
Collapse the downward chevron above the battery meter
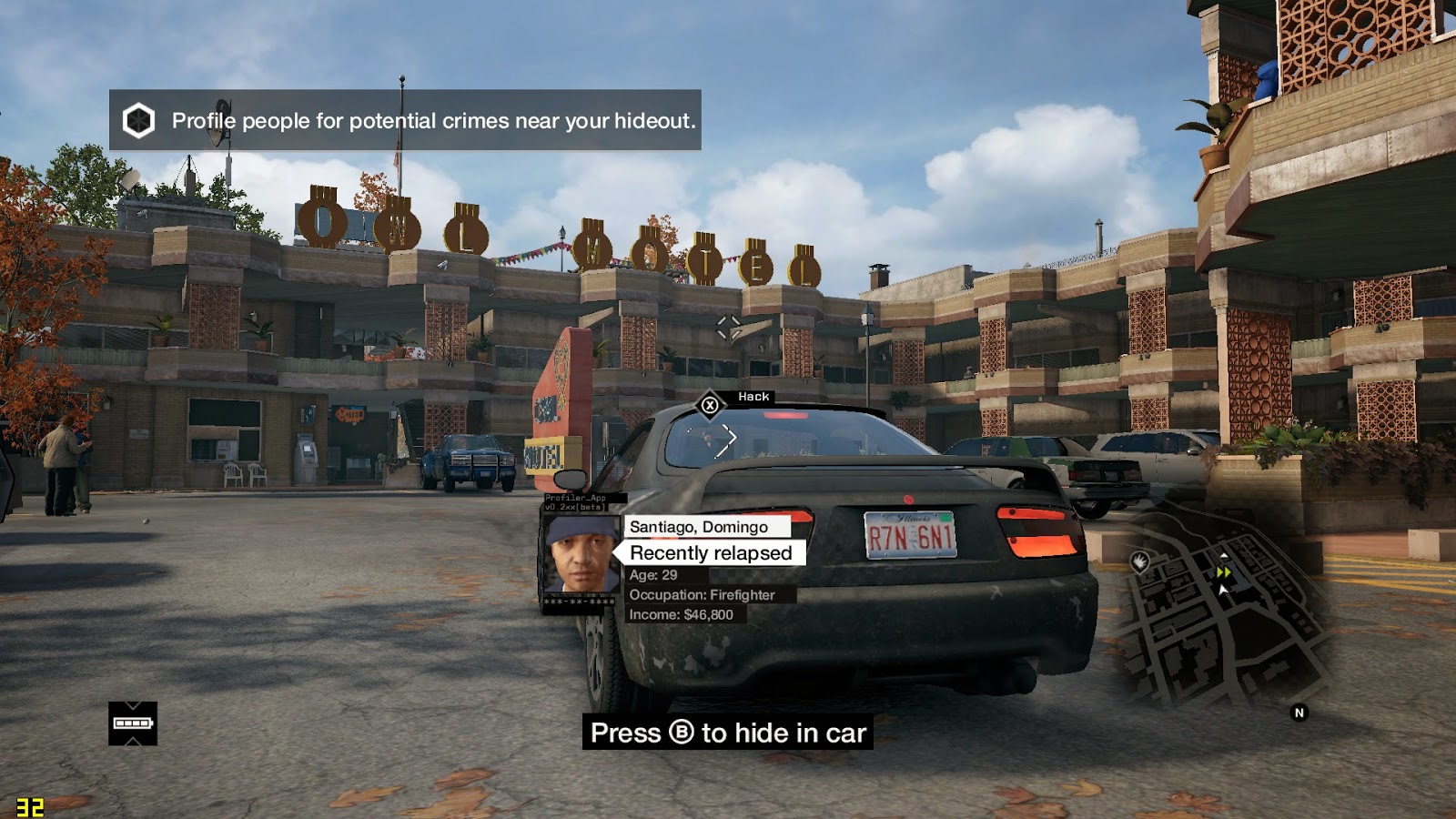click(x=132, y=705)
